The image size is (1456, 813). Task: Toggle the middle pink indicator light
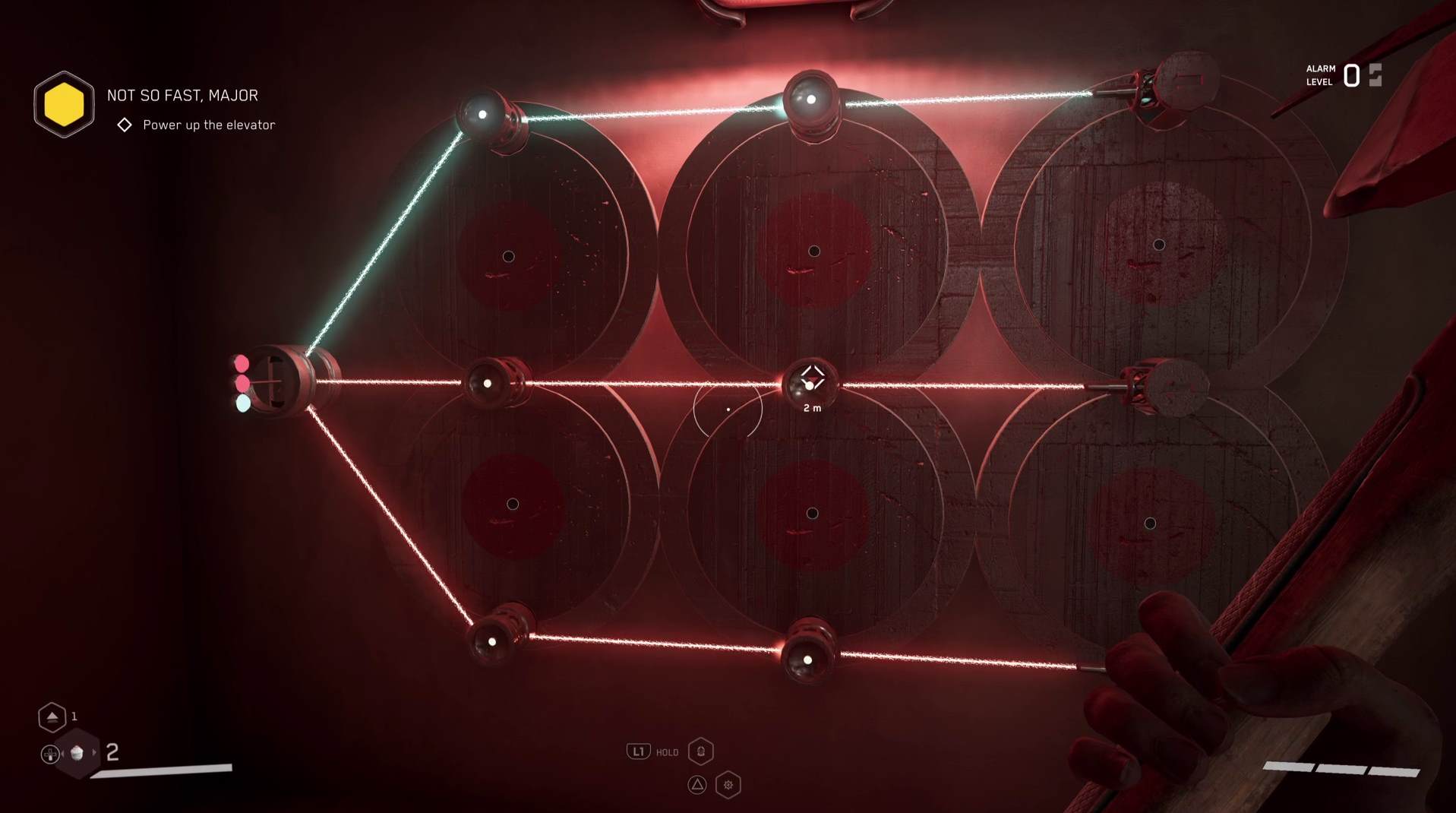pyautogui.click(x=242, y=384)
